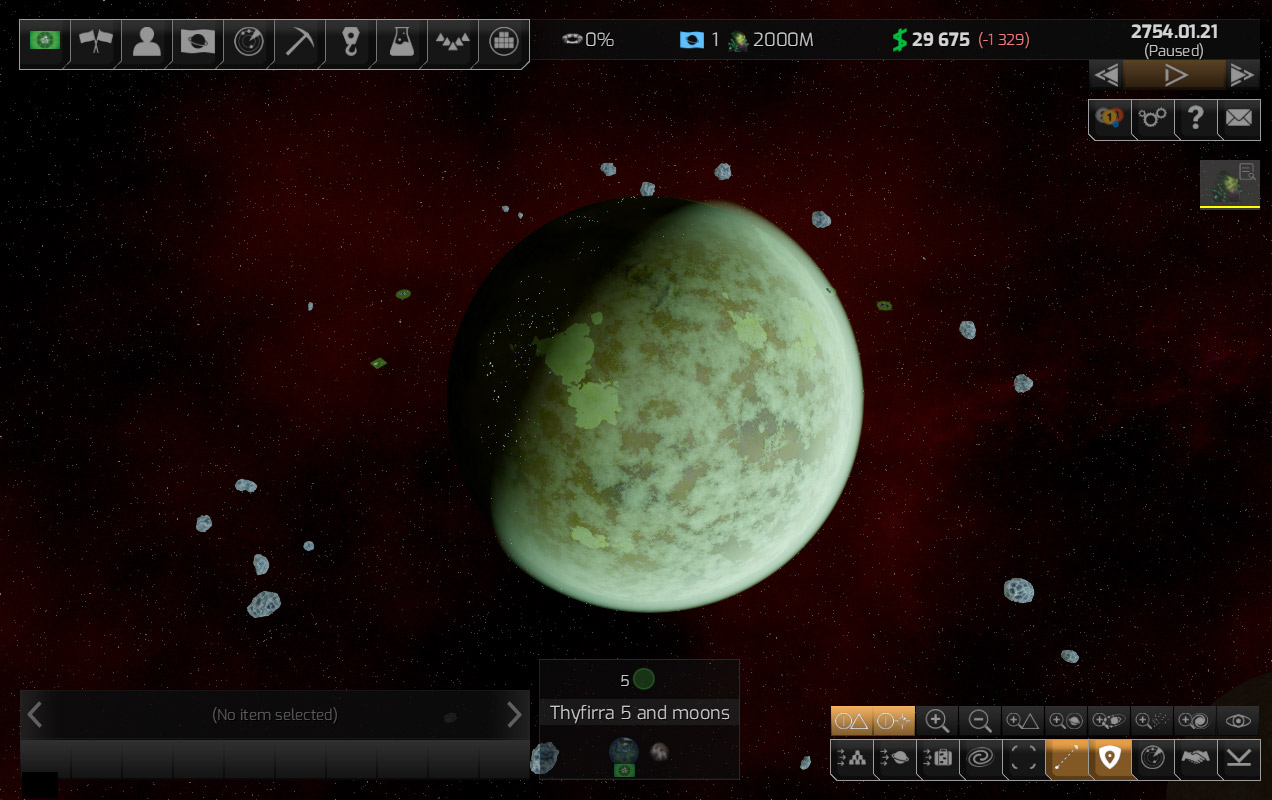This screenshot has height=800, width=1272.
Task: Click the magnifier minus zoom-out button
Action: (980, 720)
